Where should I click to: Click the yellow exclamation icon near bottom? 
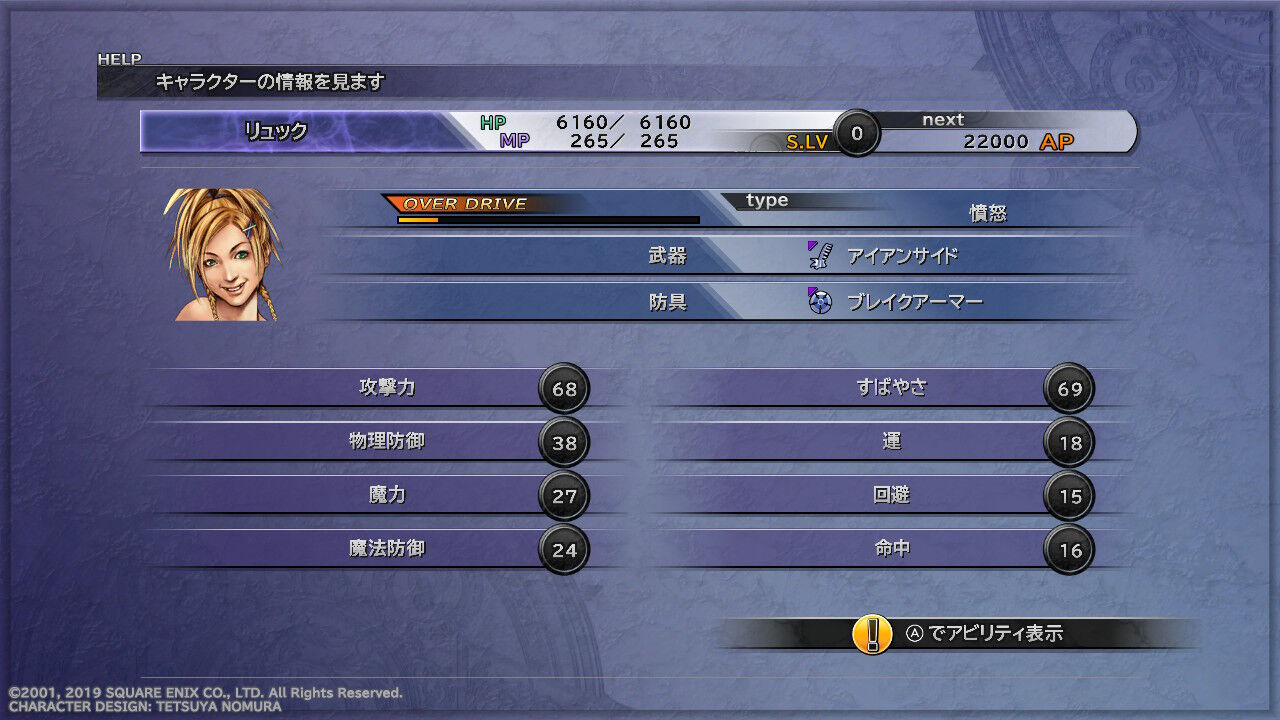872,633
